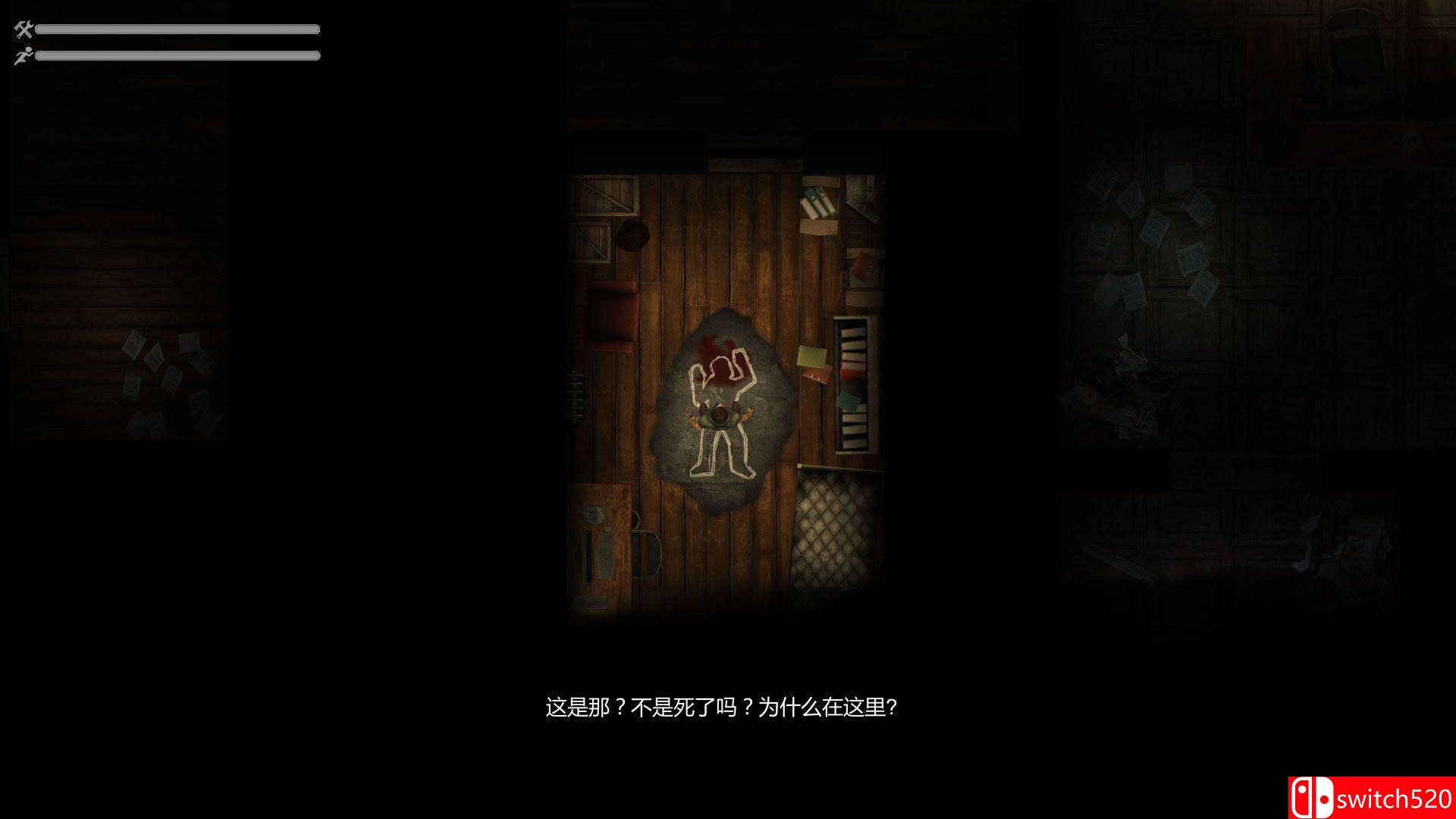1456x819 pixels.
Task: Click the hammer and wrench status icon
Action: pos(22,30)
